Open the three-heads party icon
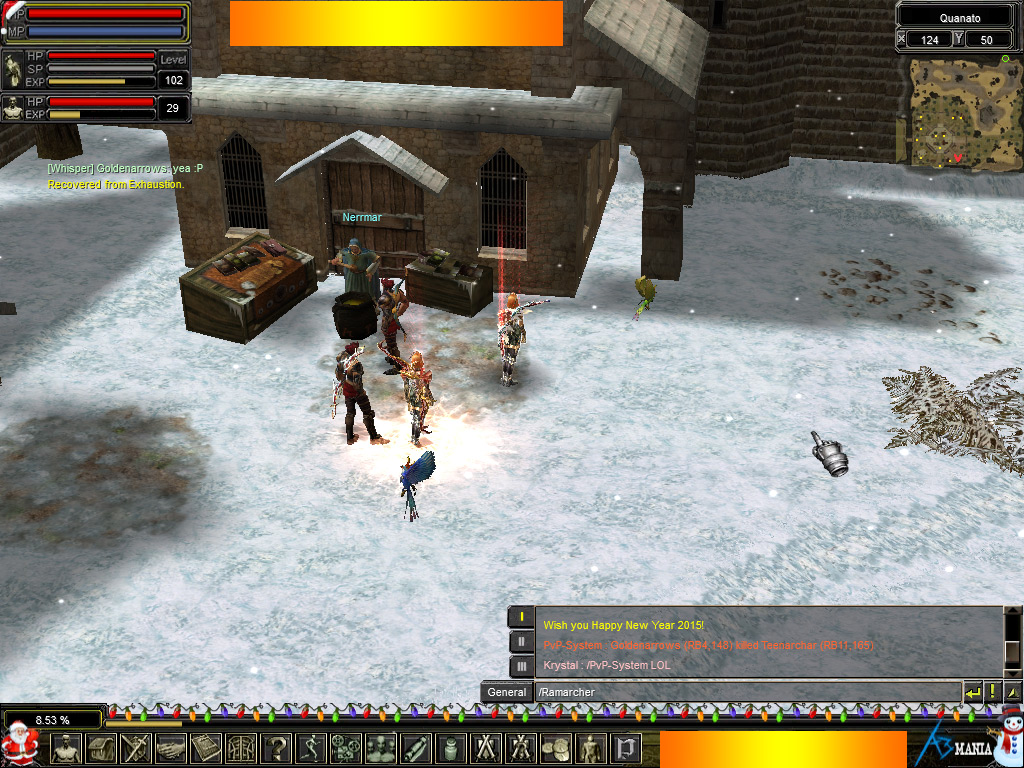The image size is (1024, 768). [380, 748]
